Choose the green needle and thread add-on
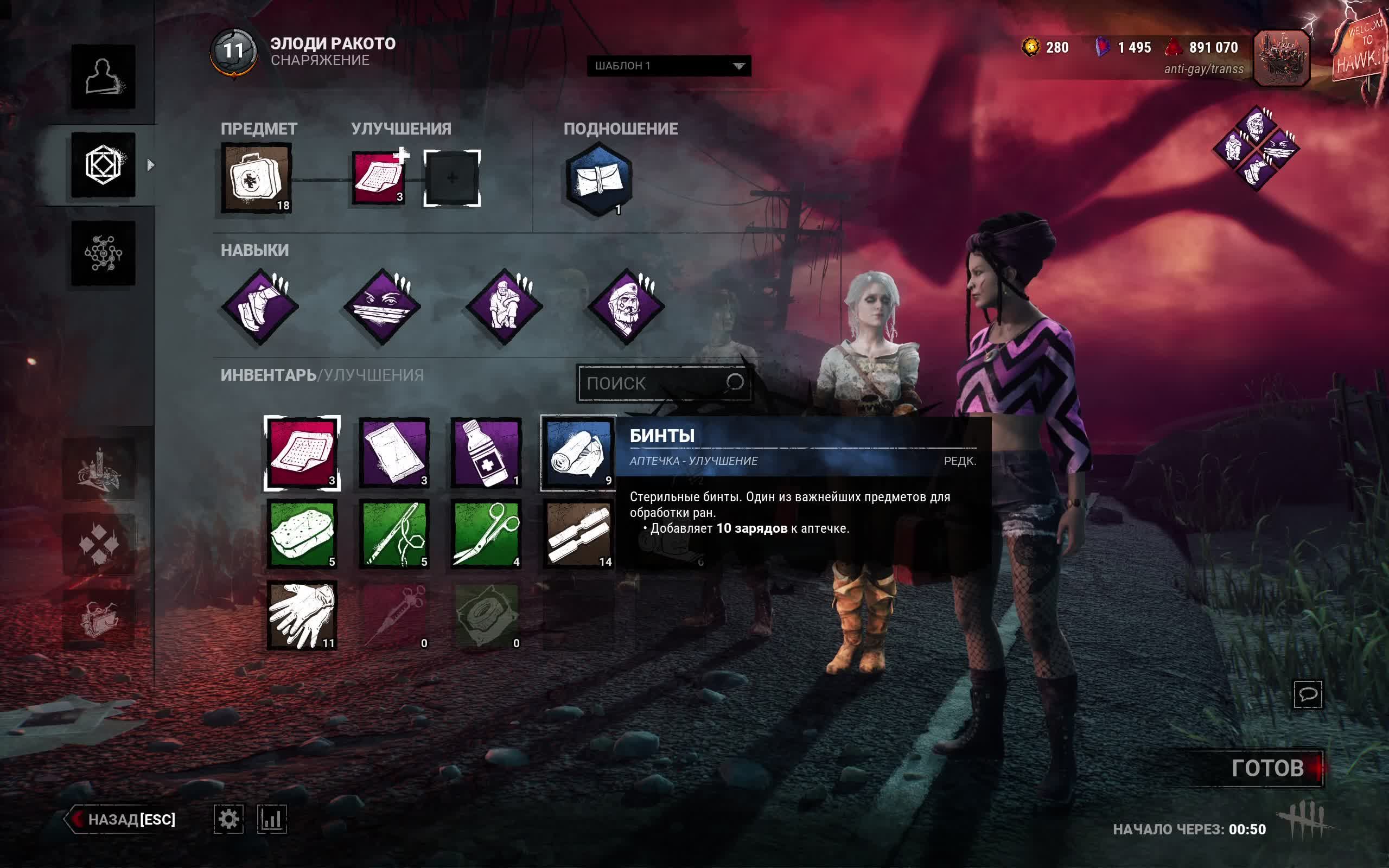The image size is (1389, 868). (x=394, y=534)
